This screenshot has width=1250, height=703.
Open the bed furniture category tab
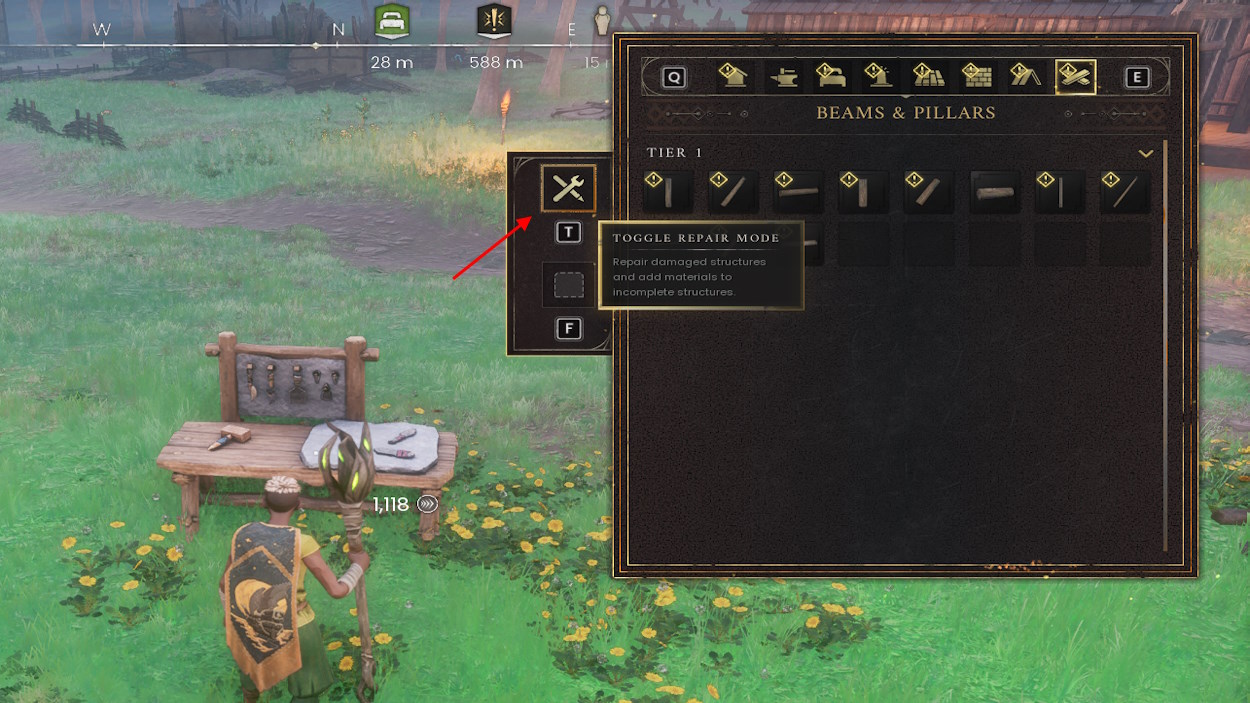[832, 77]
